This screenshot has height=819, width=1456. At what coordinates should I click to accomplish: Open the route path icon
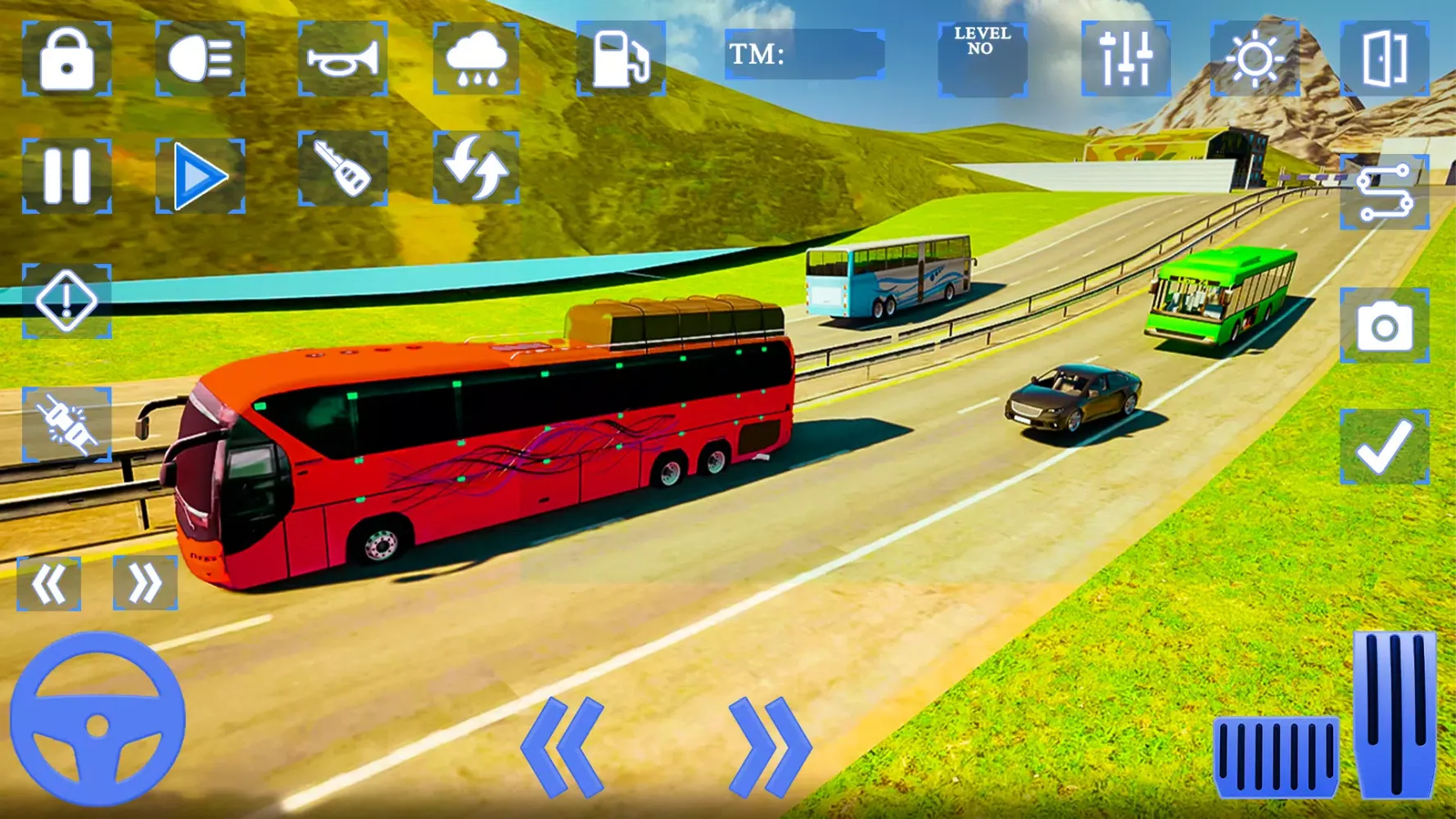(1384, 192)
